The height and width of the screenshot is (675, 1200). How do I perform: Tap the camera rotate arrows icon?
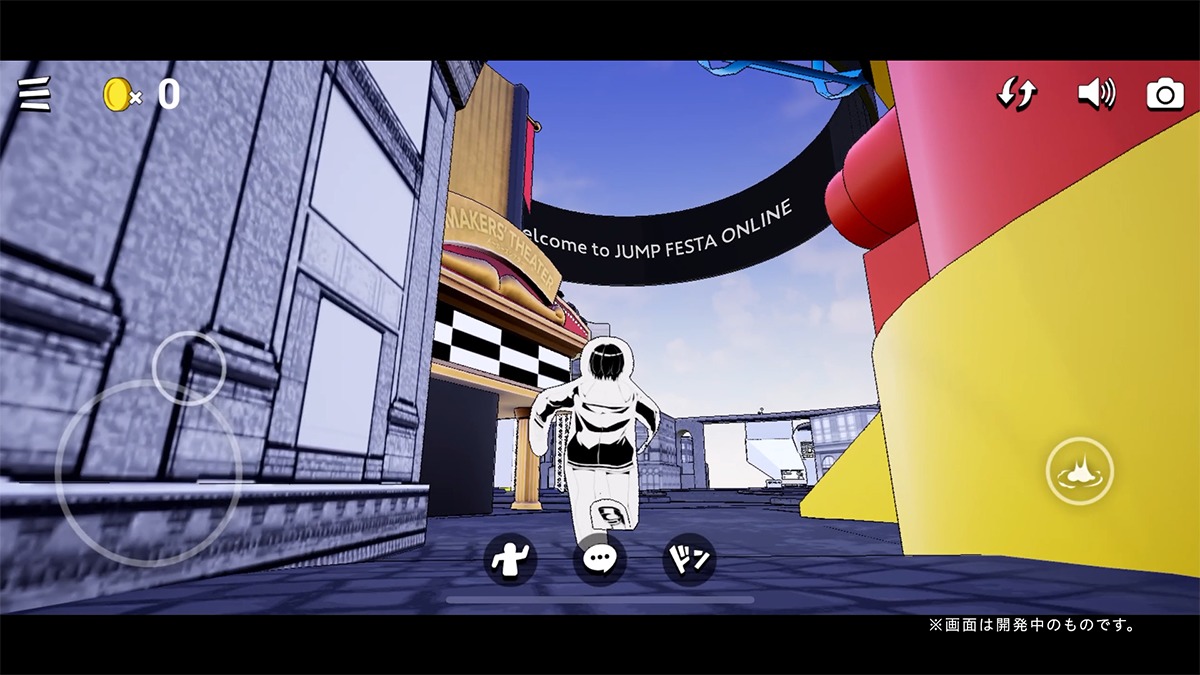(1017, 94)
